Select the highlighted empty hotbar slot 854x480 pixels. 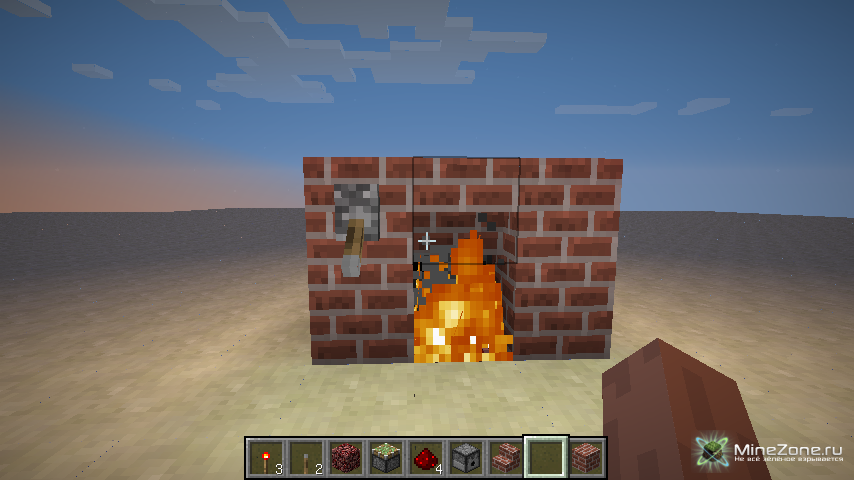(x=546, y=457)
